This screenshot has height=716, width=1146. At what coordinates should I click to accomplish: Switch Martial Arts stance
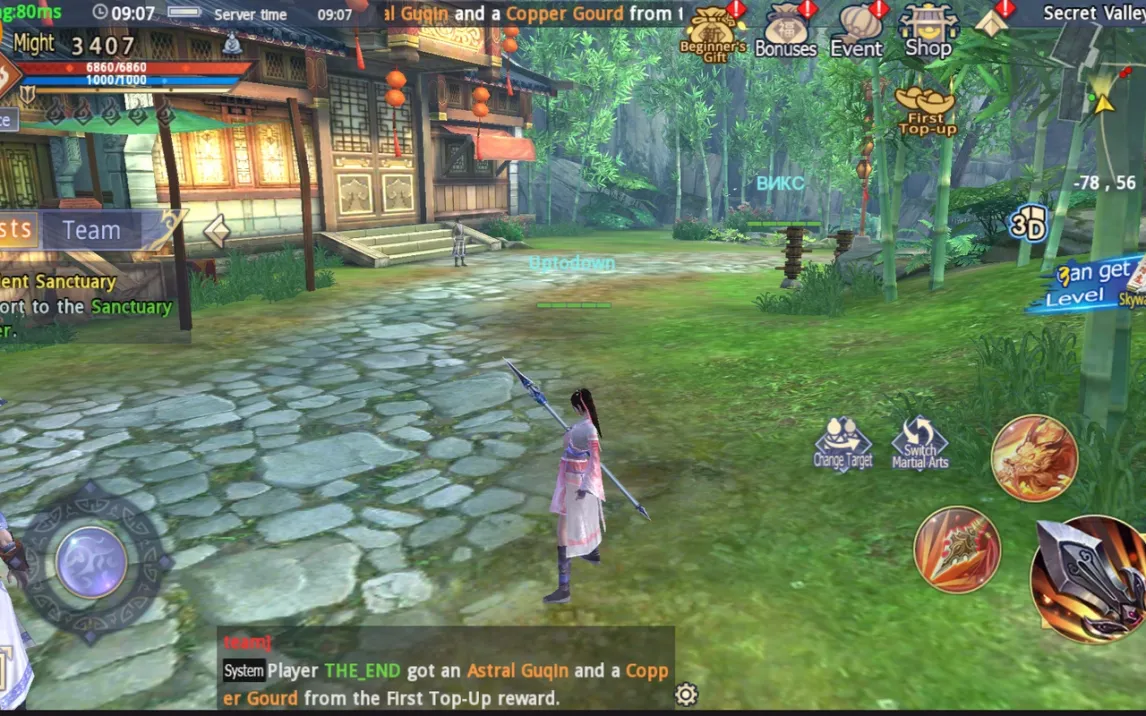(920, 443)
